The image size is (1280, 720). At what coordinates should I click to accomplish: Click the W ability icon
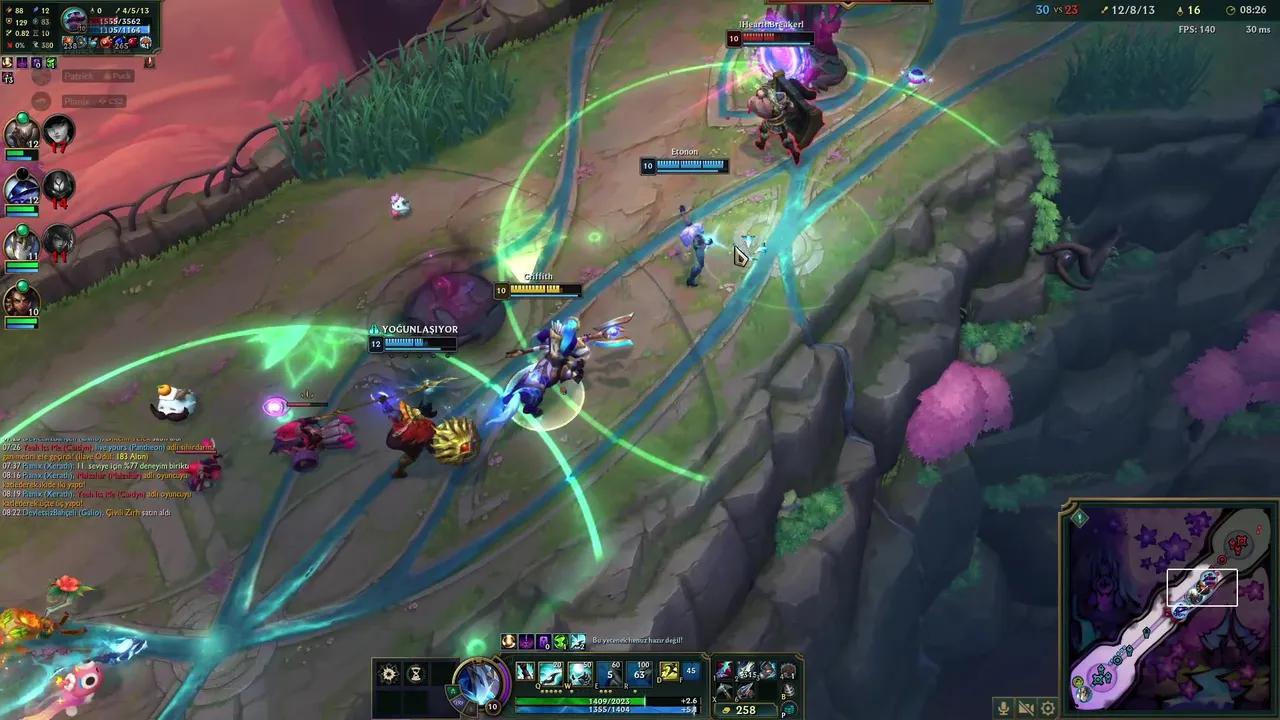click(x=579, y=675)
